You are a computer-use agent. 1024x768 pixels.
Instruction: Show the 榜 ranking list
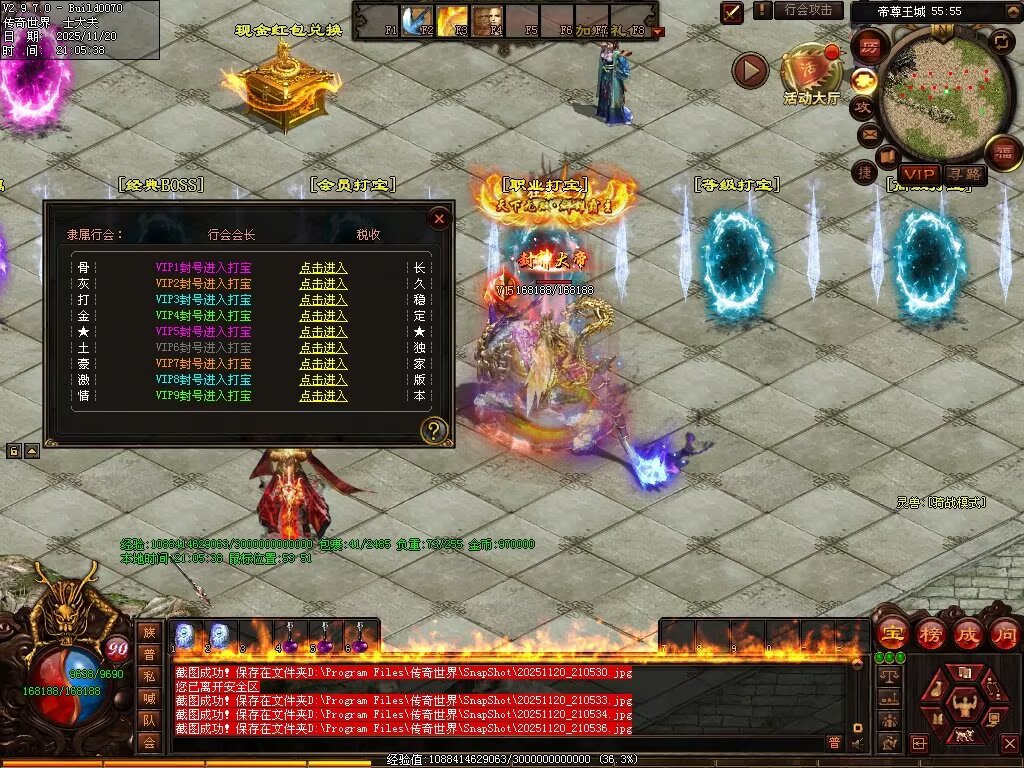[x=929, y=633]
